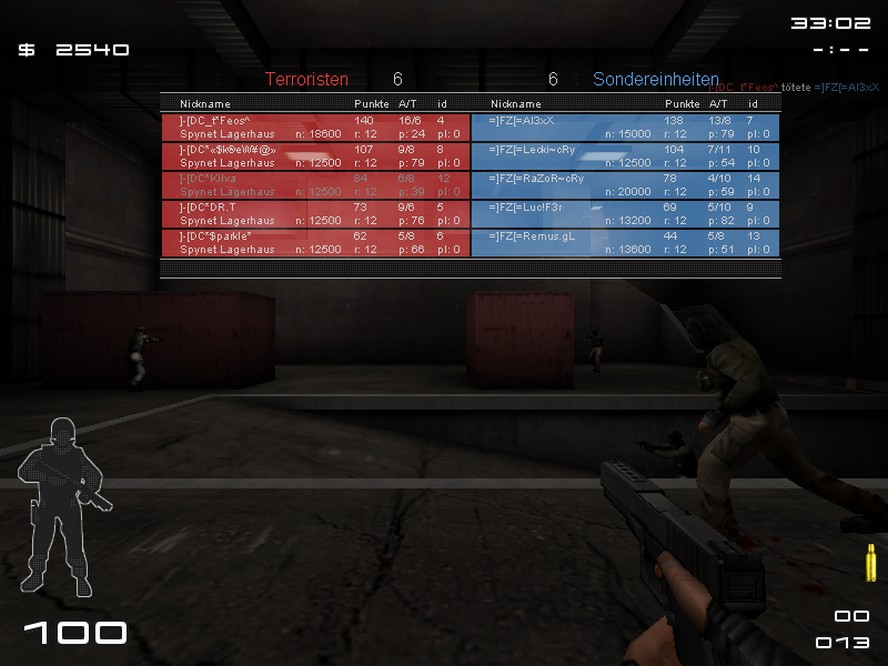
Task: Click the =]FZ[=Lecki~cRy player row
Action: (625, 156)
